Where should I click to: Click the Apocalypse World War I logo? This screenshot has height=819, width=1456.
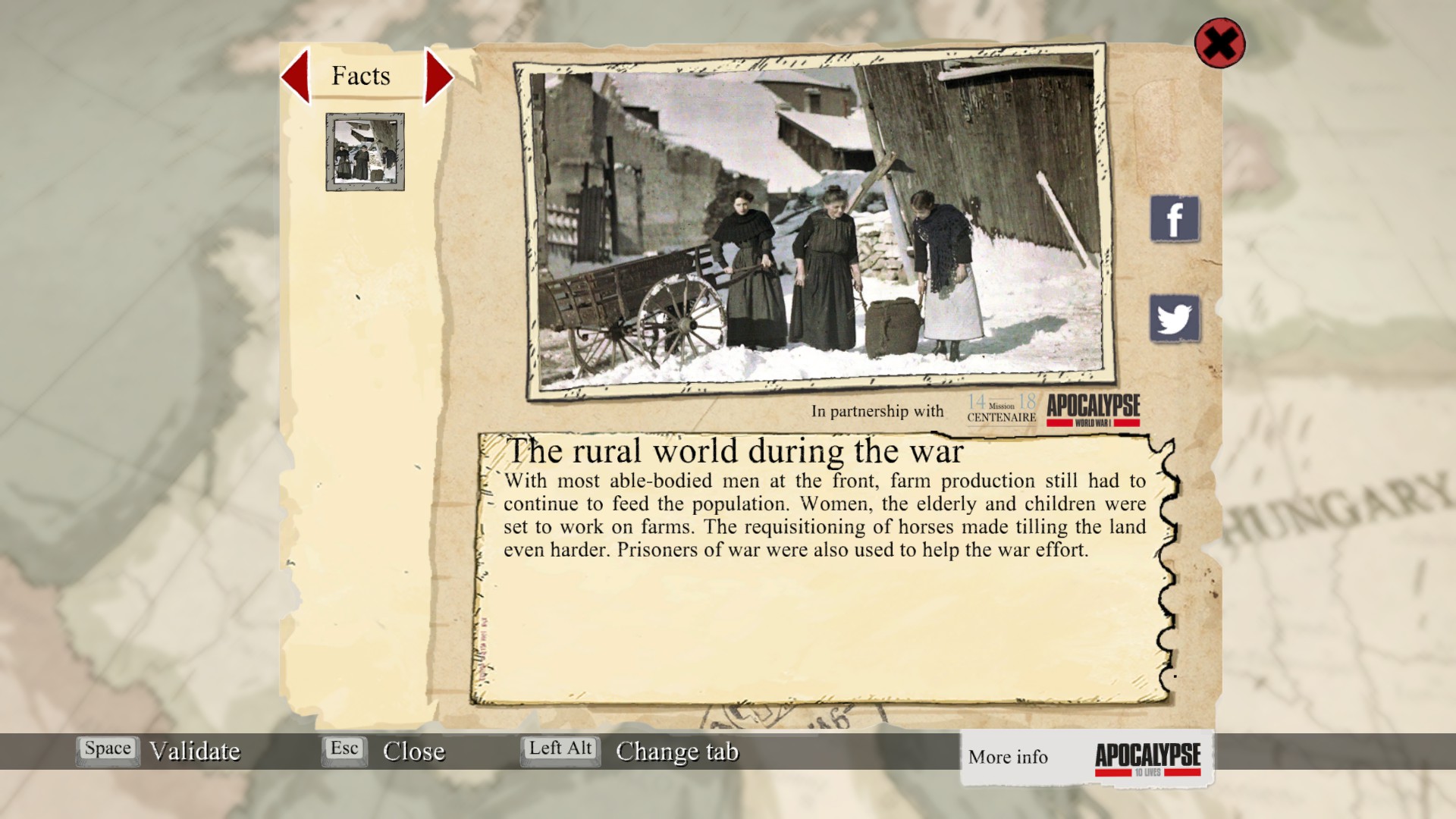pos(1093,409)
